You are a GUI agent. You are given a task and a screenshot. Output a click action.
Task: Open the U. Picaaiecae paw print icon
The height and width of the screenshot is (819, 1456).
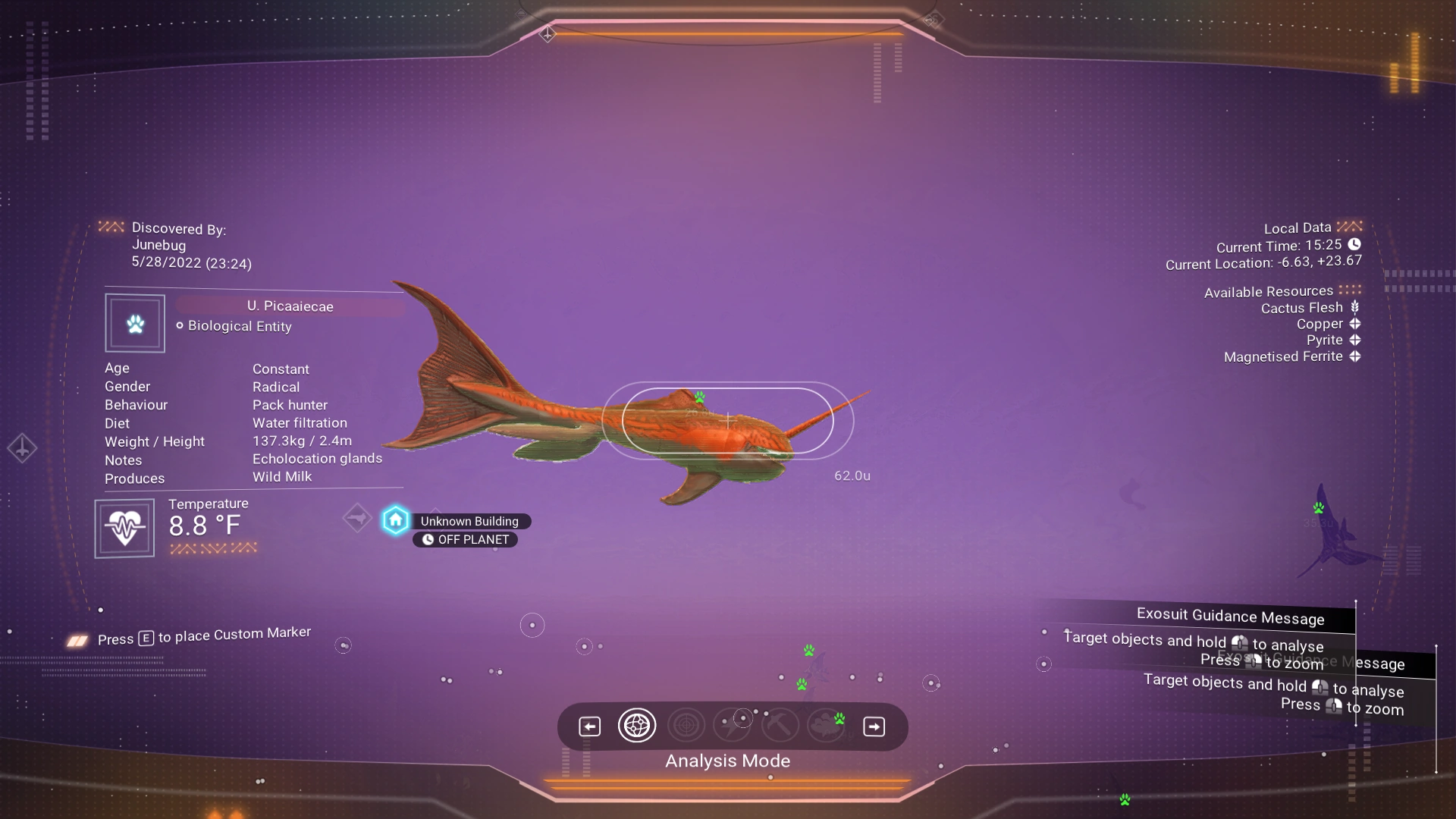tap(135, 324)
